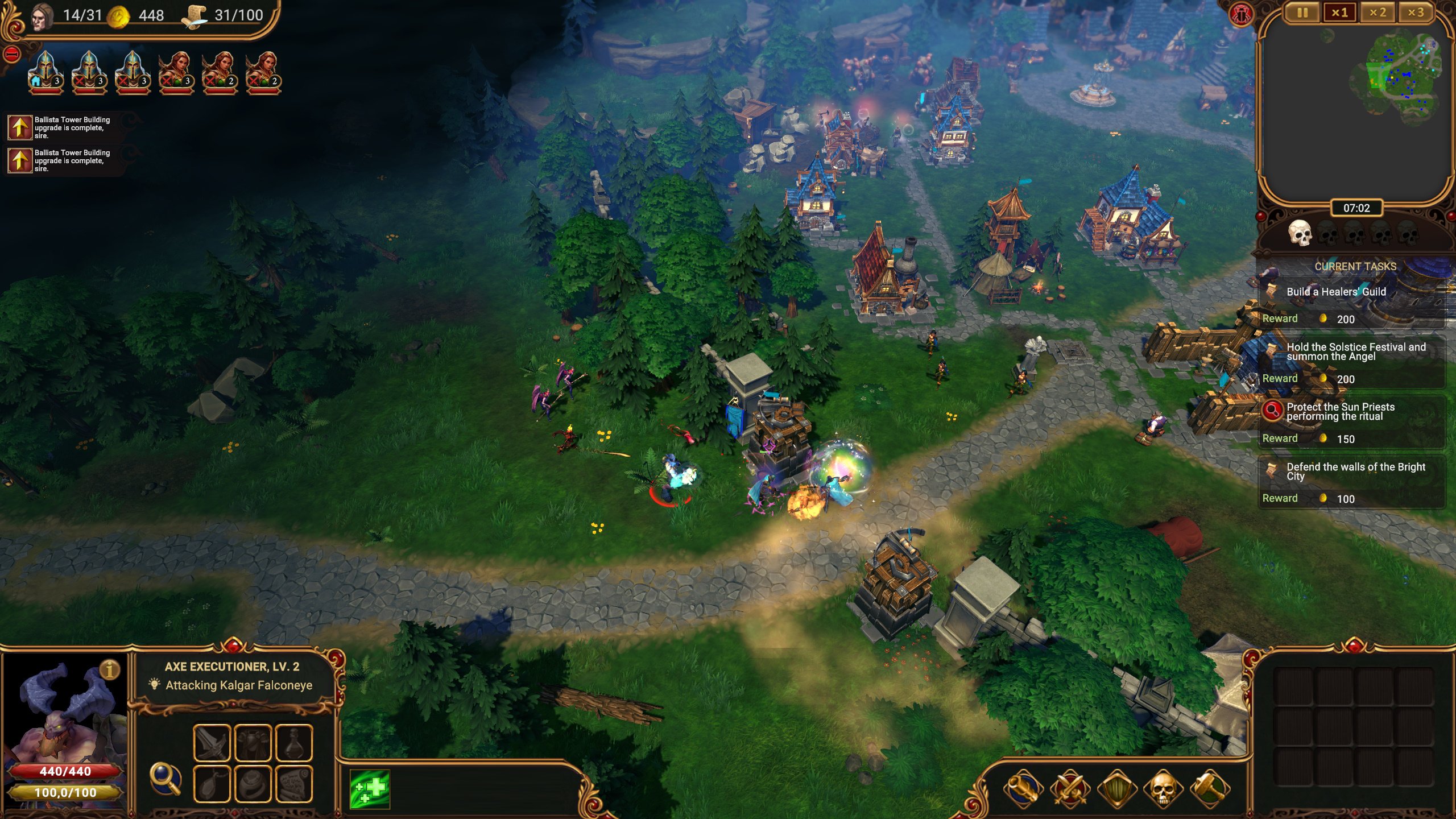Open the Axe Executioner info button
Image resolution: width=1456 pixels, height=819 pixels.
point(110,669)
